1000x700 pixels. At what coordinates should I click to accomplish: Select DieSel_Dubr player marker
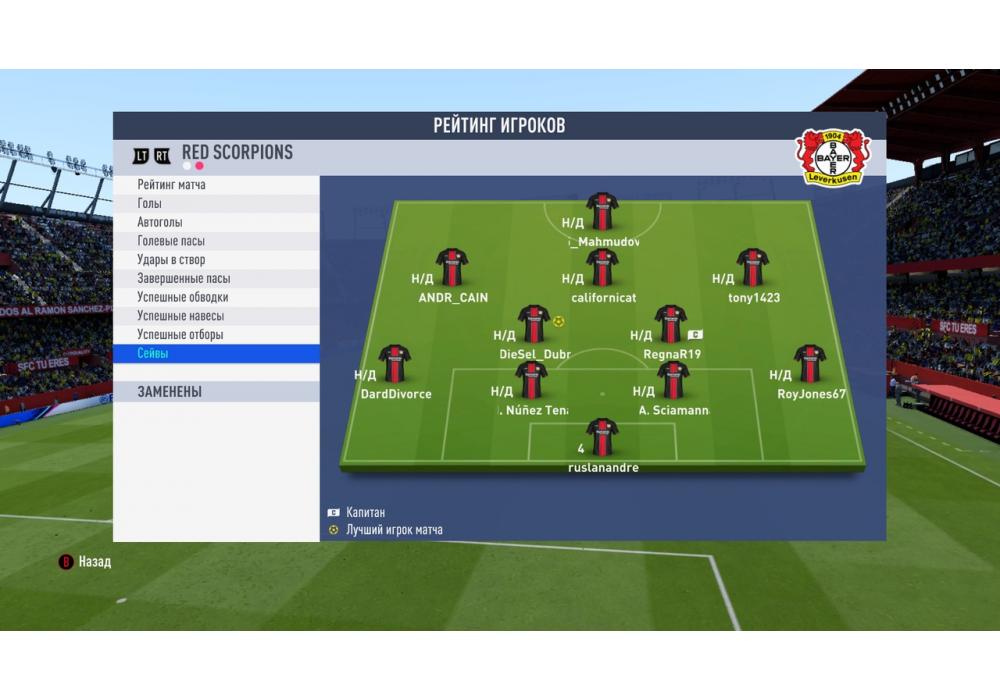pyautogui.click(x=534, y=324)
